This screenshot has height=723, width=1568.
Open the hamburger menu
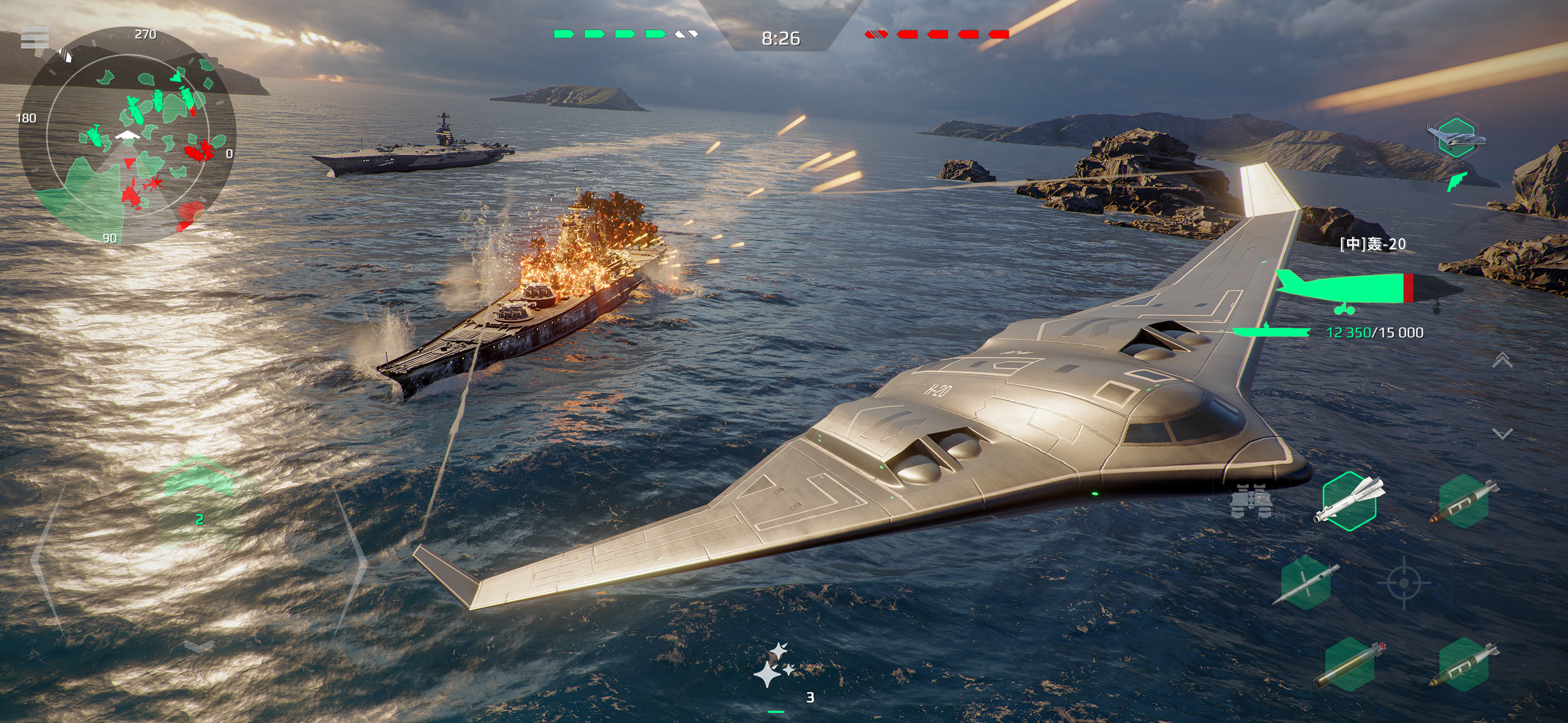pyautogui.click(x=35, y=38)
